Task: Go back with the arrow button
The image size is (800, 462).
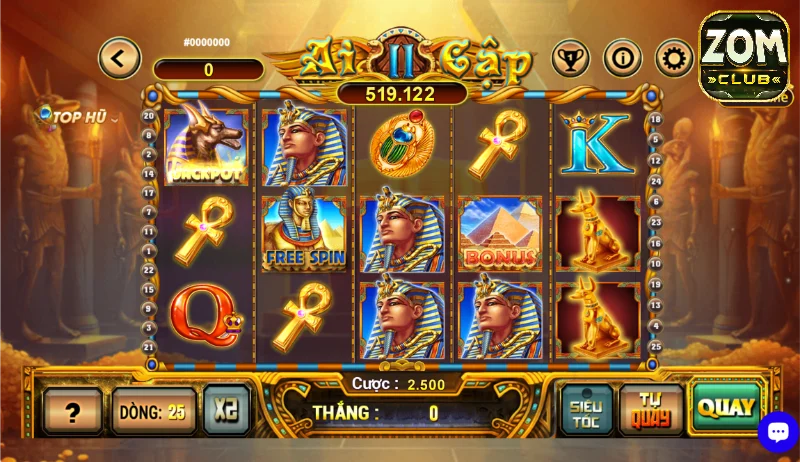Action: (119, 58)
